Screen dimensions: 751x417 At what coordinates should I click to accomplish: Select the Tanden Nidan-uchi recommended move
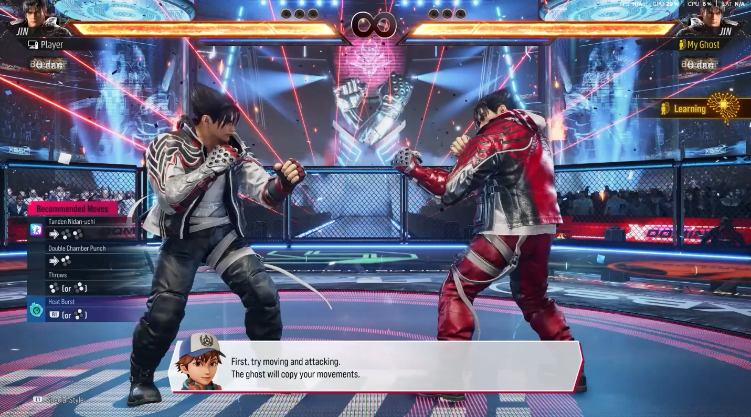point(80,227)
